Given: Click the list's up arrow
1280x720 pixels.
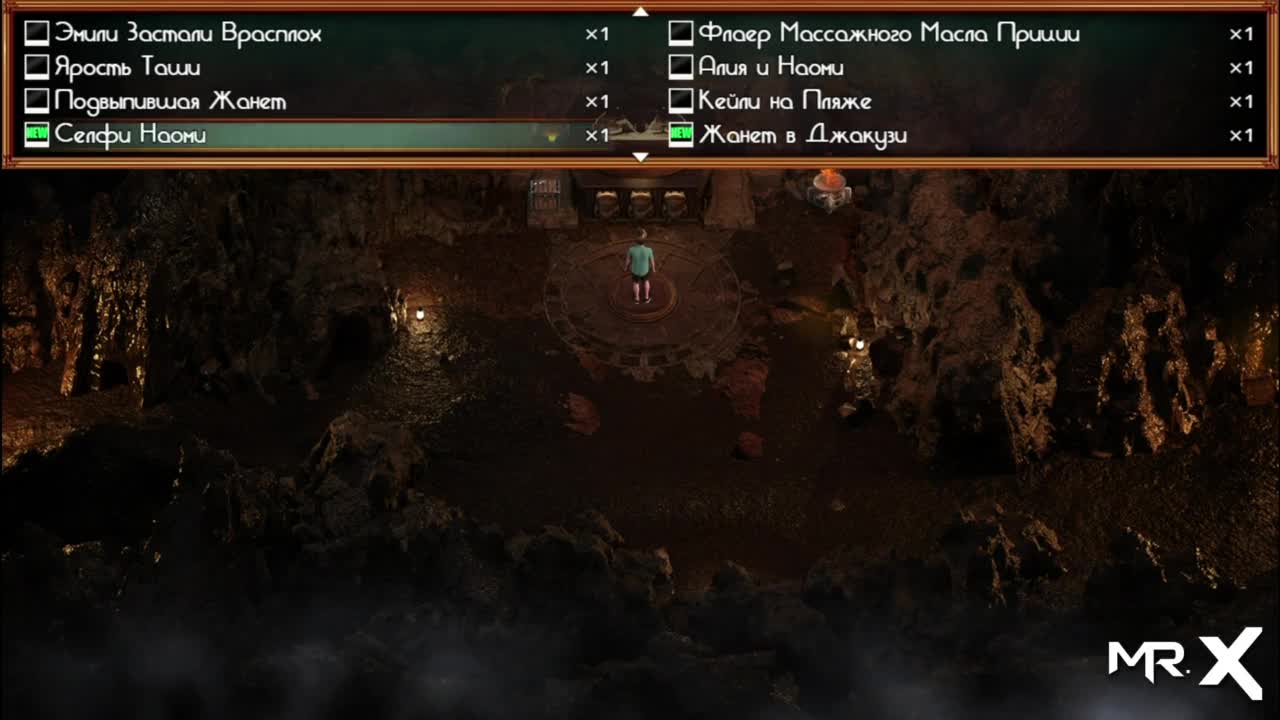Looking at the screenshot, I should [641, 12].
